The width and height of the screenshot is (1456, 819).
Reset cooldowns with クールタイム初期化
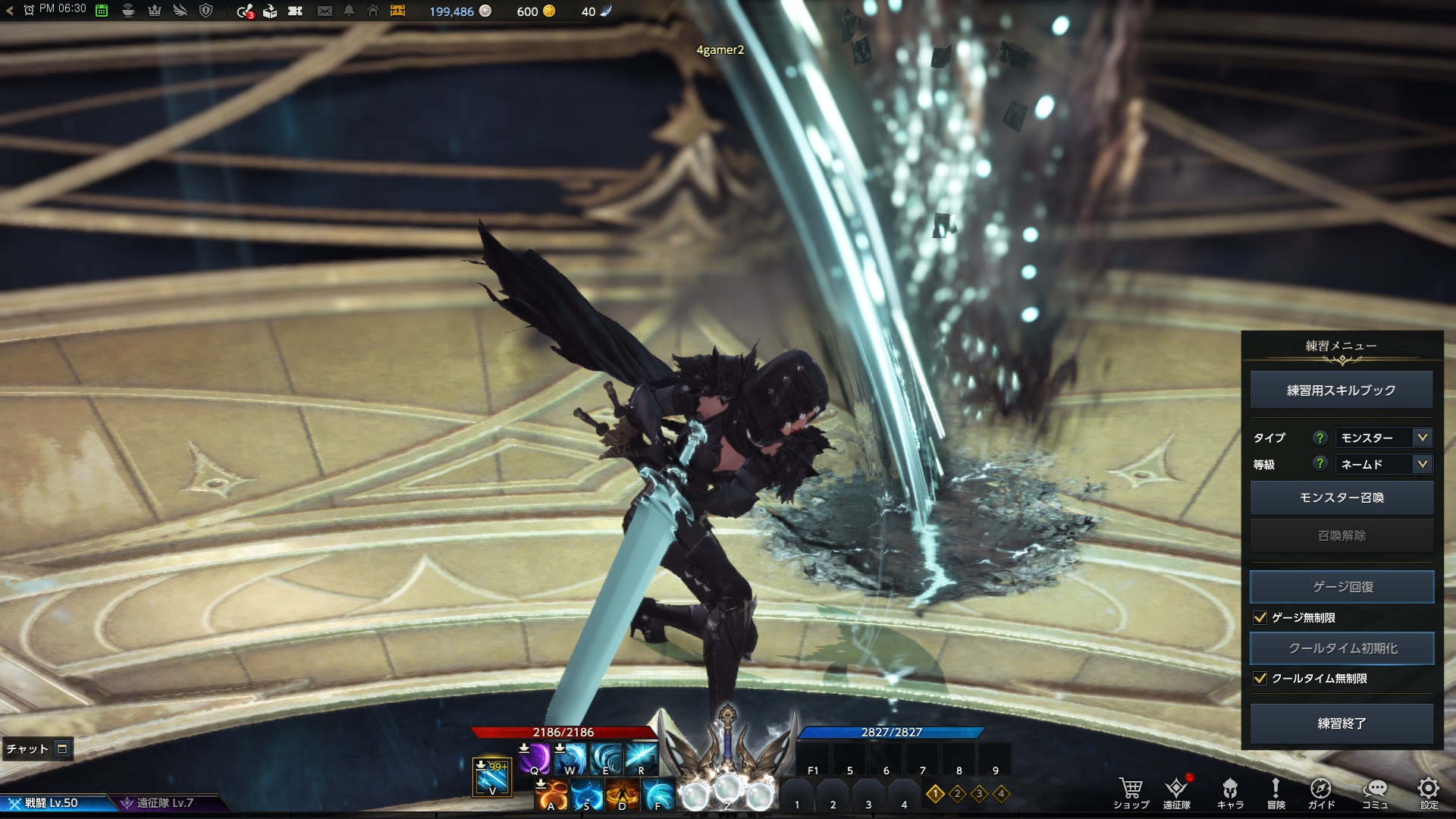click(1341, 648)
